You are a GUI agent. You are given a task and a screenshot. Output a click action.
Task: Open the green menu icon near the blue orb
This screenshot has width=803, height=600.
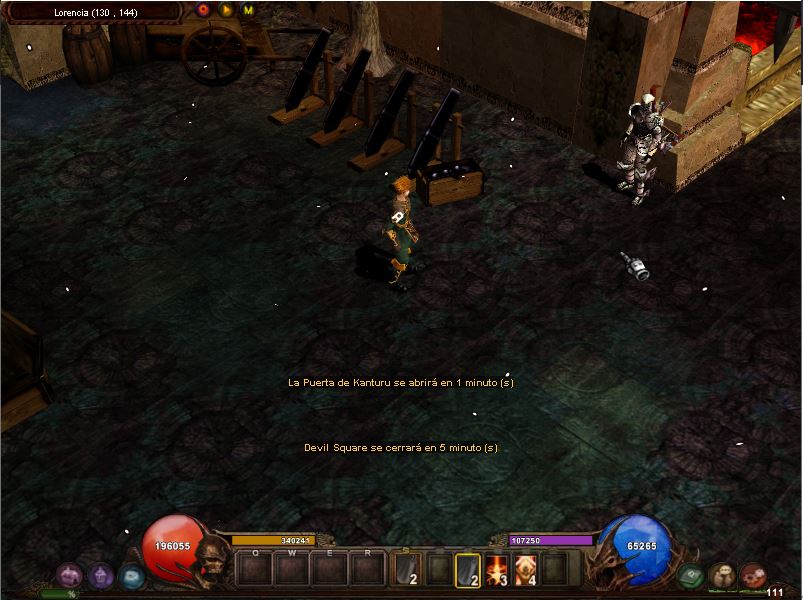690,575
